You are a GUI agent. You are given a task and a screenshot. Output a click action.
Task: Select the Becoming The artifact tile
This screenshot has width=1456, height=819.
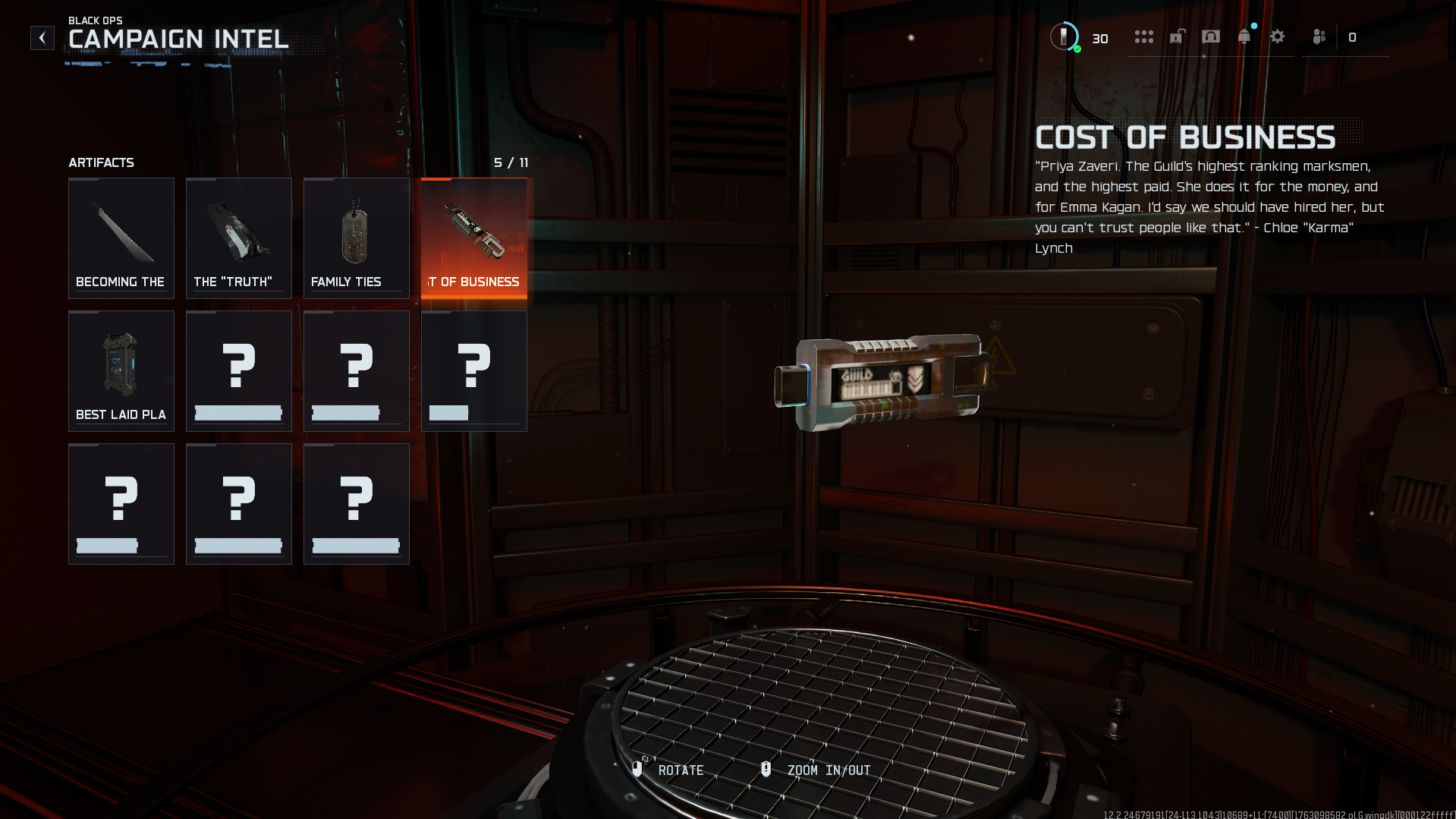tap(121, 238)
